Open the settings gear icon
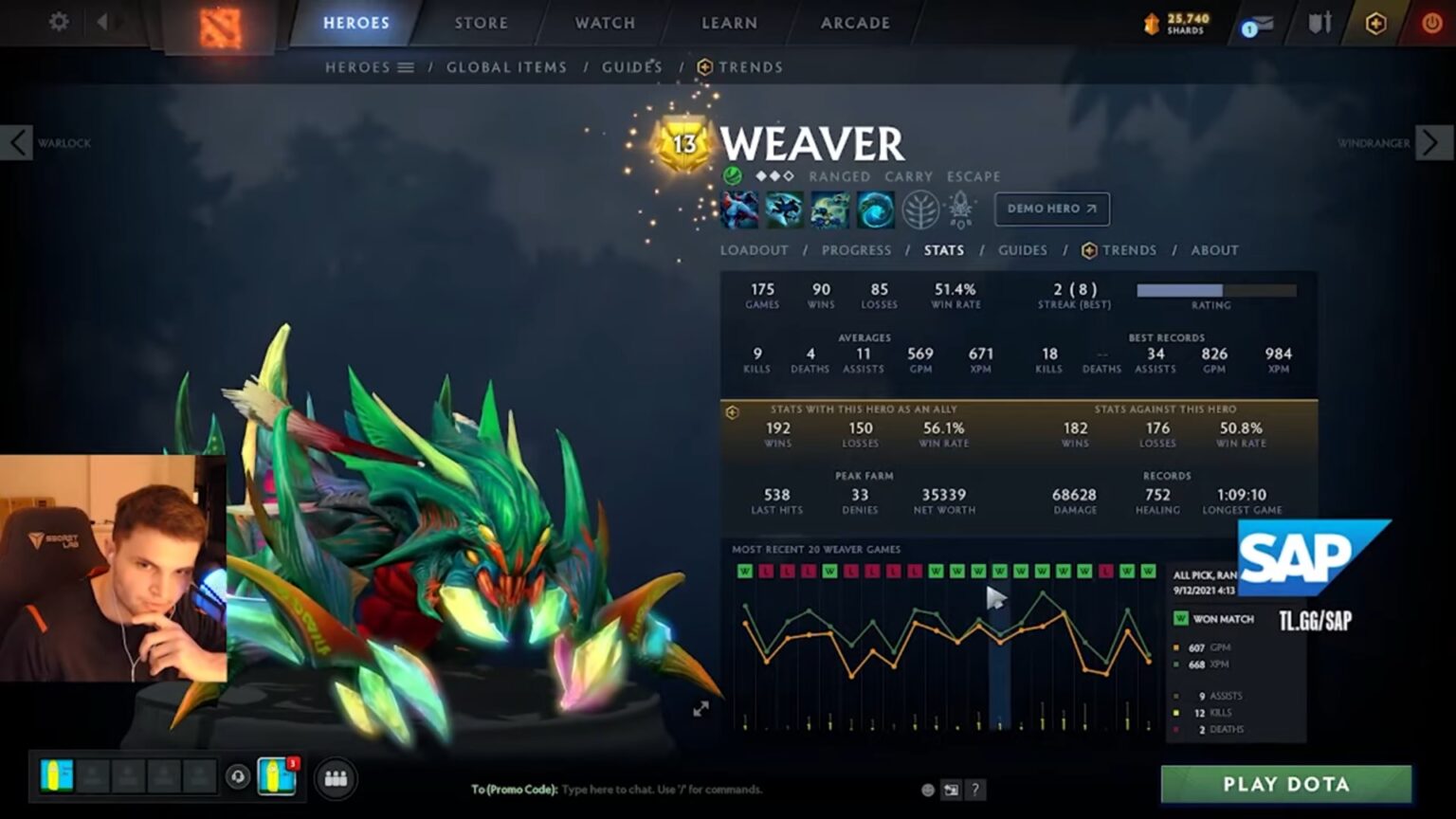 pos(57,22)
